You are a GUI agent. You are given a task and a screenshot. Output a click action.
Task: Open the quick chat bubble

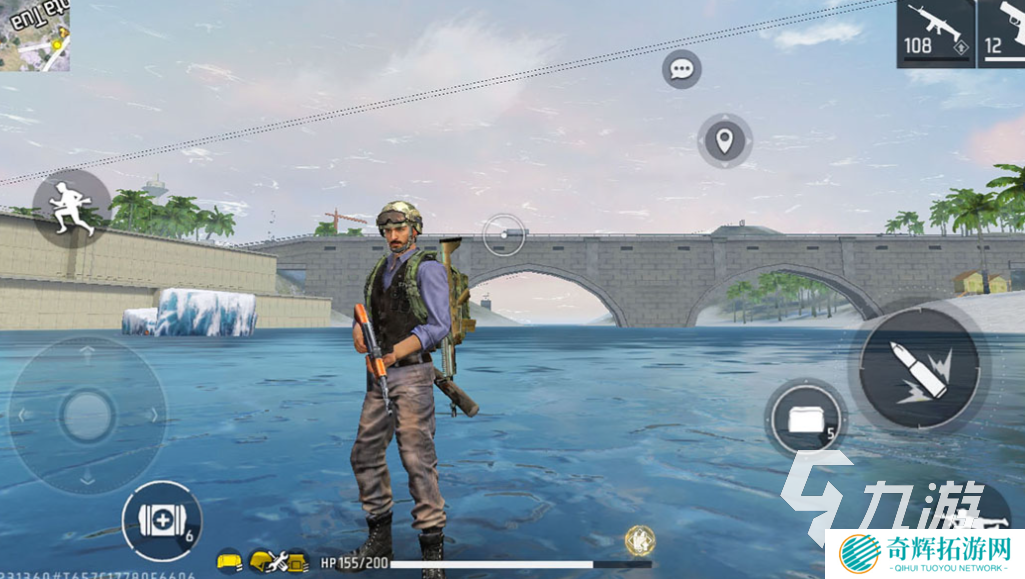682,69
